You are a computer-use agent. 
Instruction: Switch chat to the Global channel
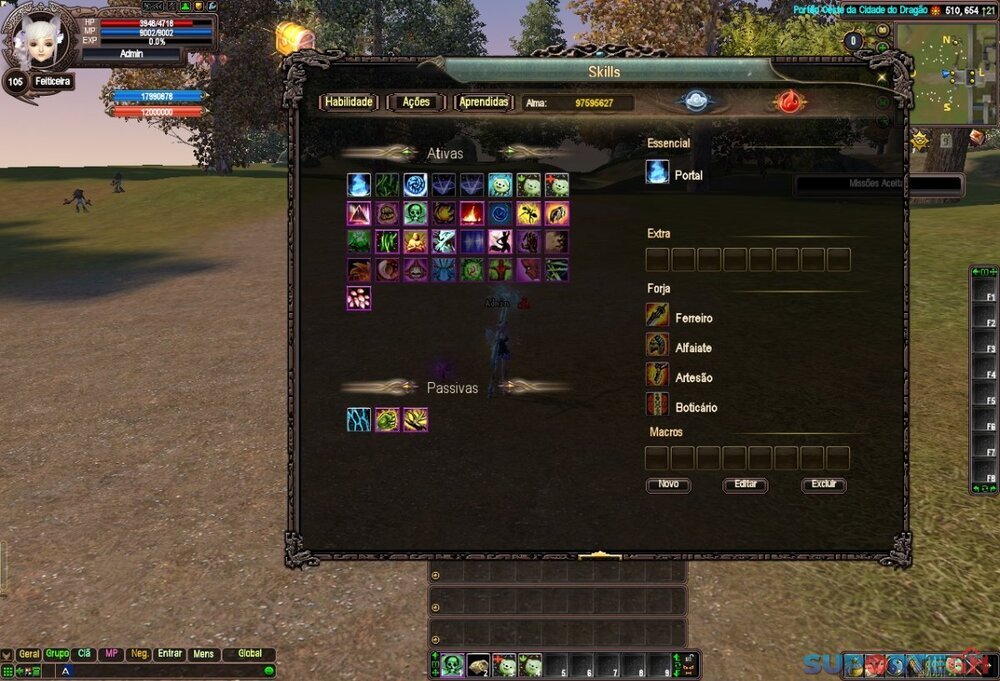pos(249,654)
